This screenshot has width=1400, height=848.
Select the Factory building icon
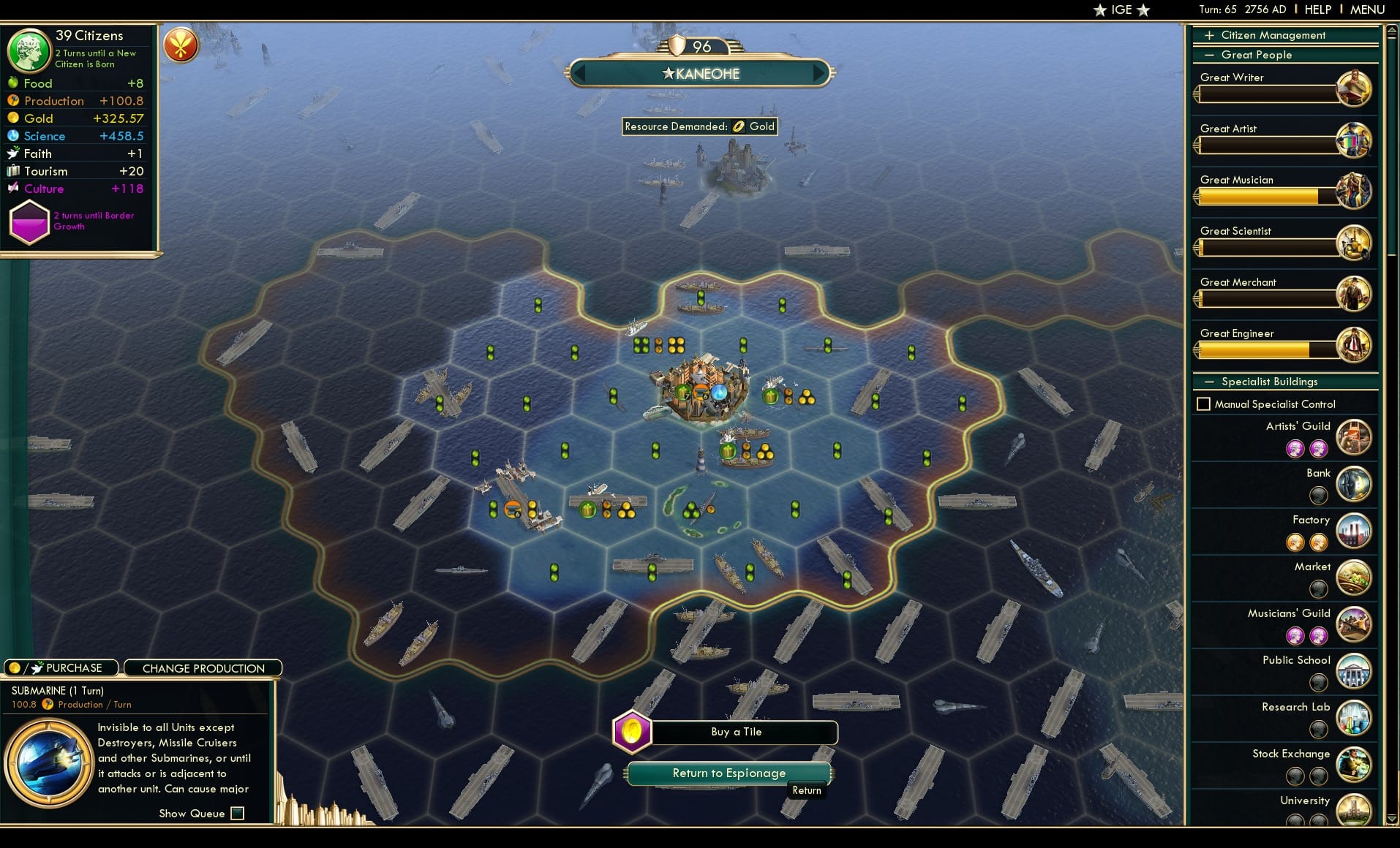[x=1354, y=531]
